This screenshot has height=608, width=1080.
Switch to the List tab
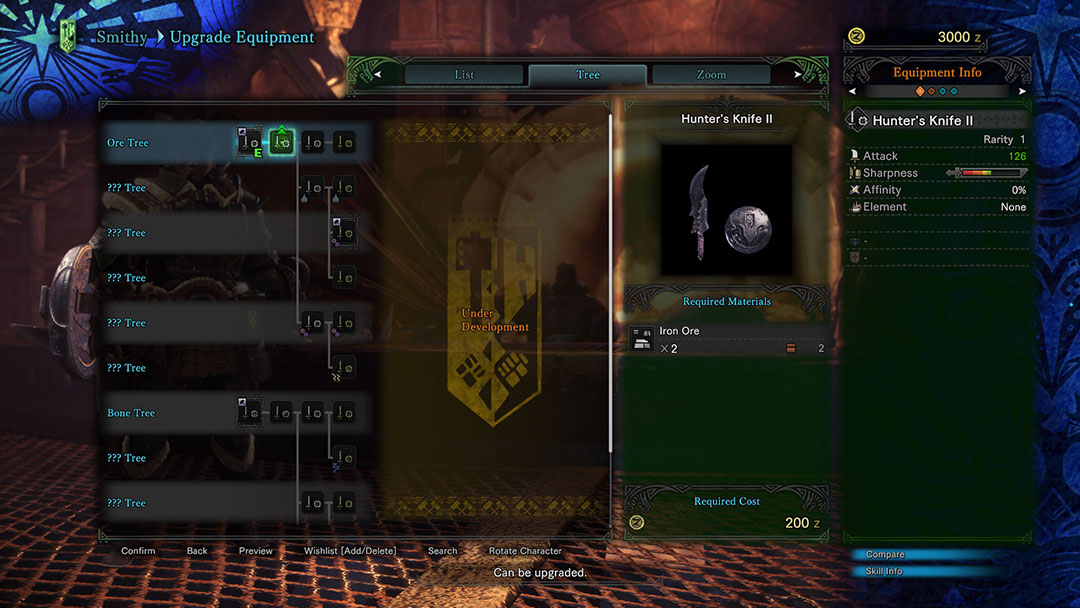(464, 75)
